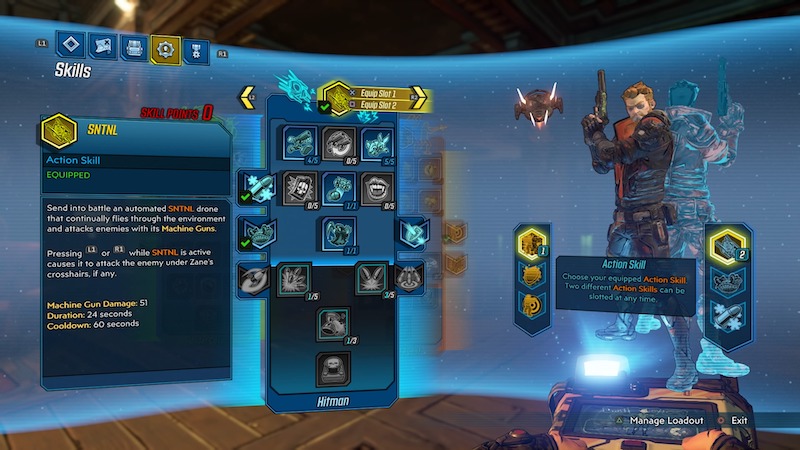Viewport: 800px width, 450px height.
Task: Switch to the inventory backpack tab
Action: pos(132,45)
